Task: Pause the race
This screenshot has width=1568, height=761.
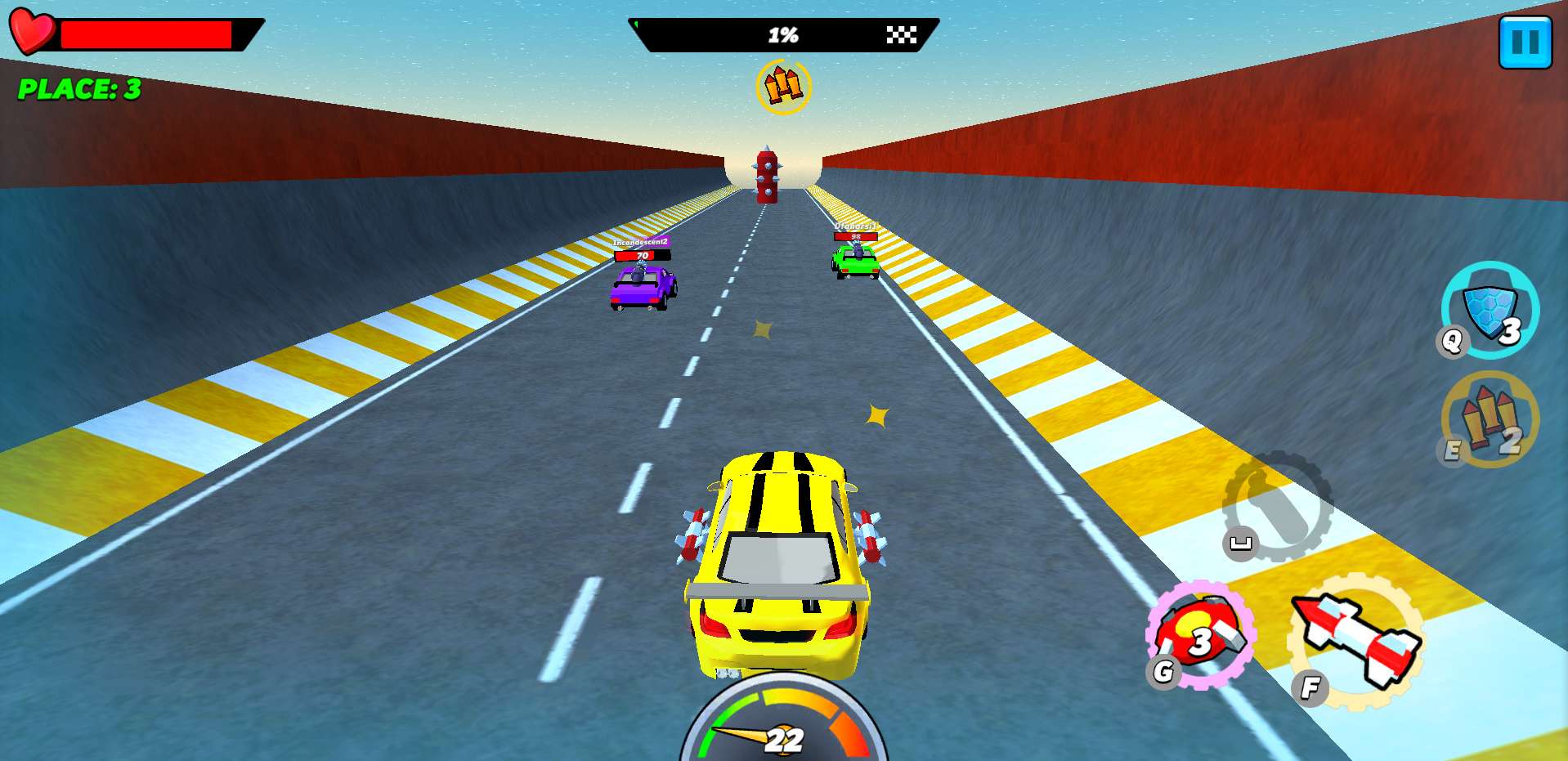Action: pyautogui.click(x=1525, y=42)
